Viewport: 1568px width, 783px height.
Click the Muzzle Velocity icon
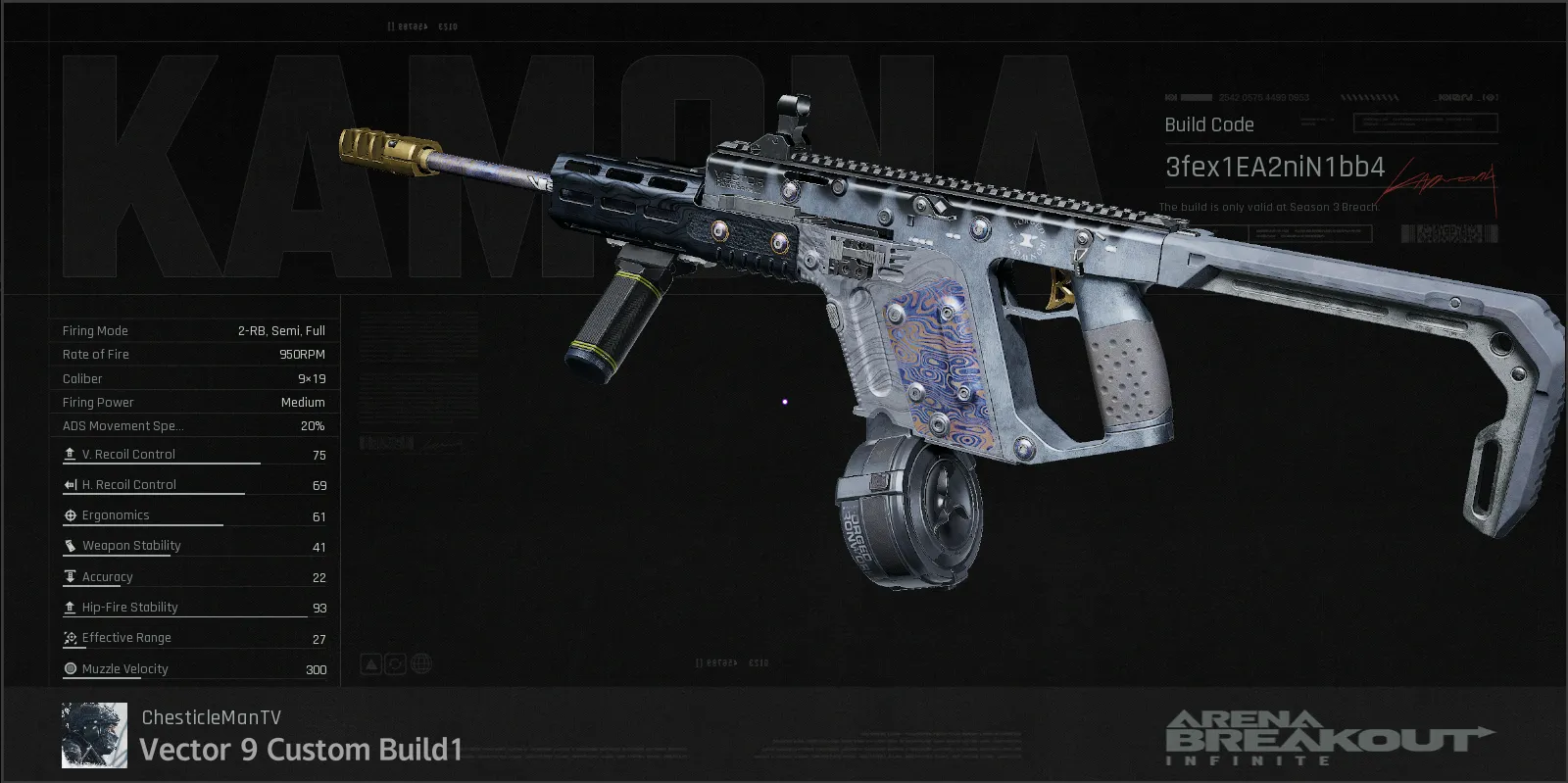coord(71,668)
